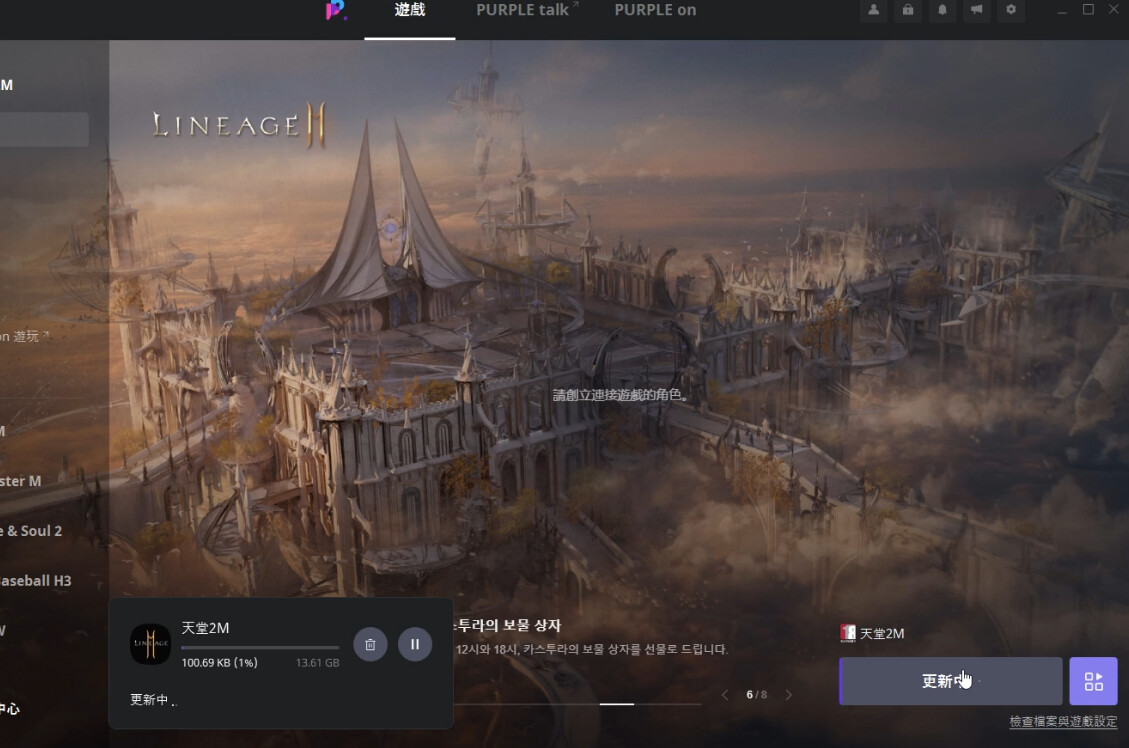
Task: Show notifications with the bell icon
Action: [941, 10]
